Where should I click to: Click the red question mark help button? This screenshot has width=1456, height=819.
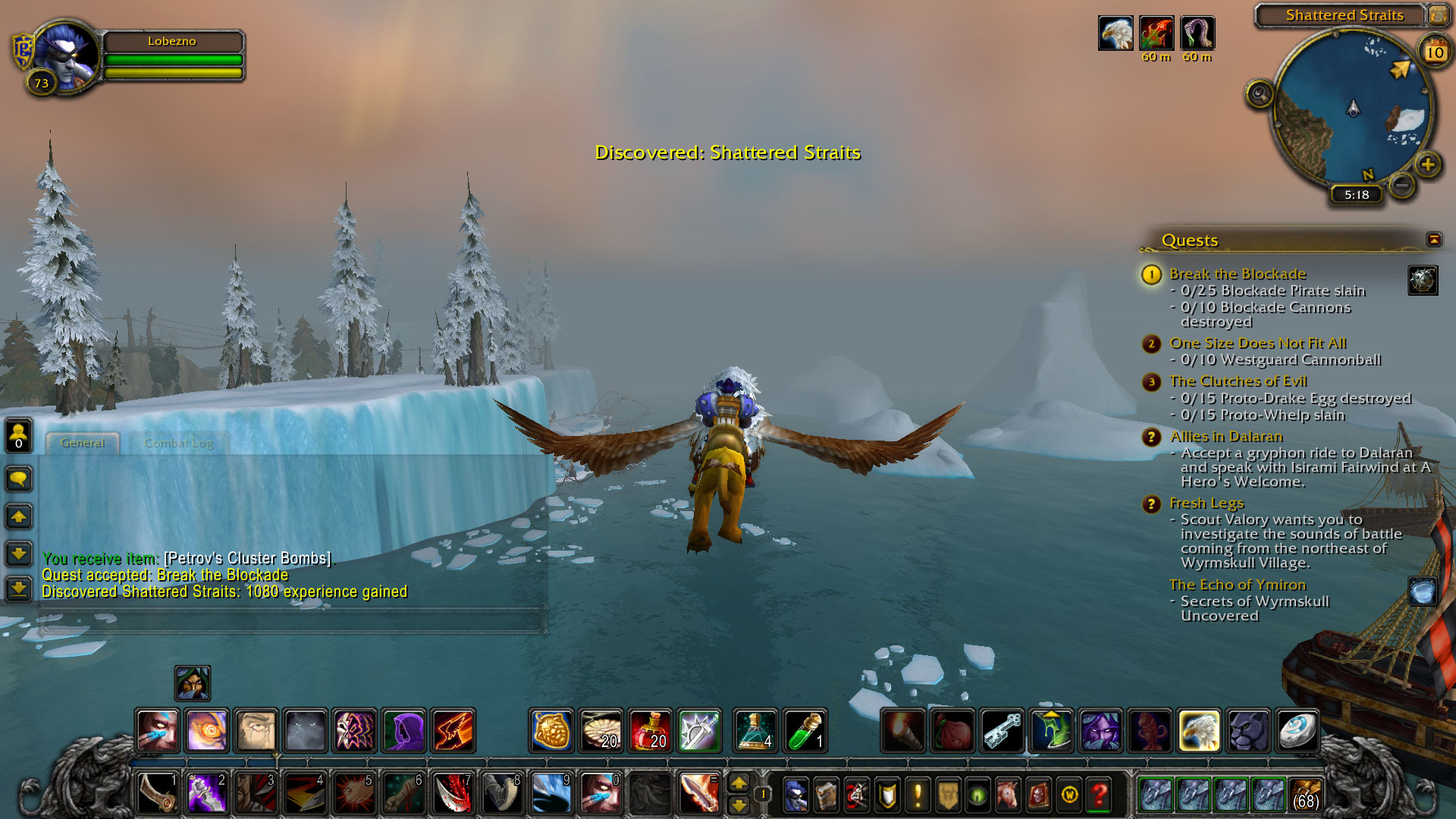1099,795
